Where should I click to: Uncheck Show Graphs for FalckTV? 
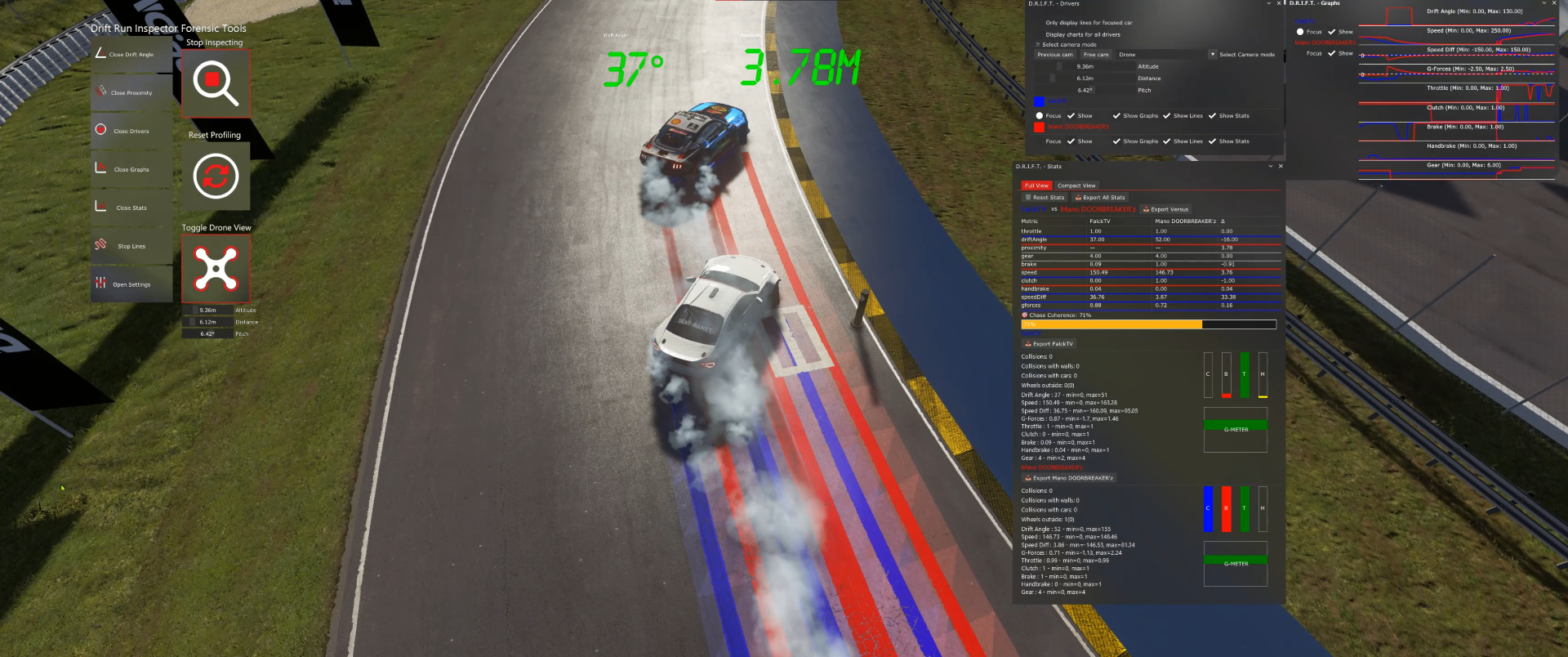click(1116, 115)
